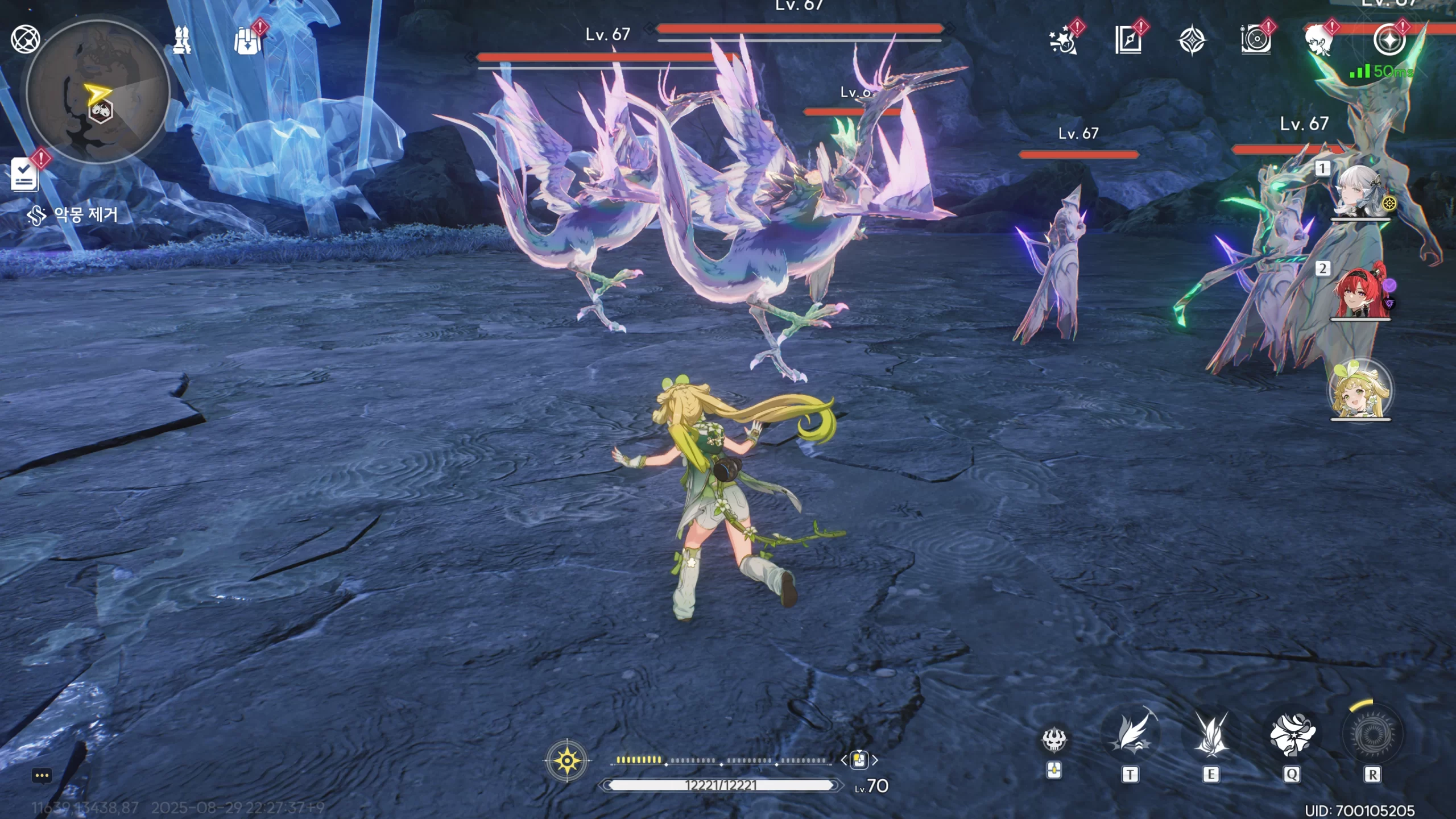
Task: Open the globe terminal menu icon
Action: tap(26, 39)
